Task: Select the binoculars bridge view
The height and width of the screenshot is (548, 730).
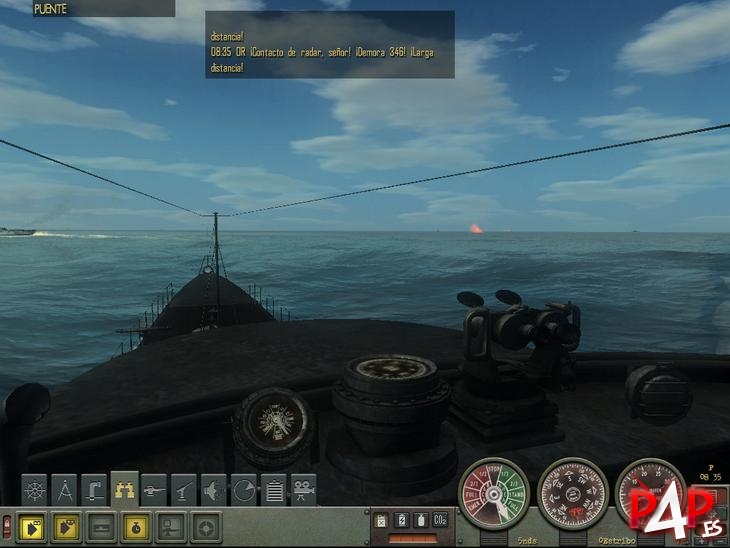Action: [x=125, y=487]
